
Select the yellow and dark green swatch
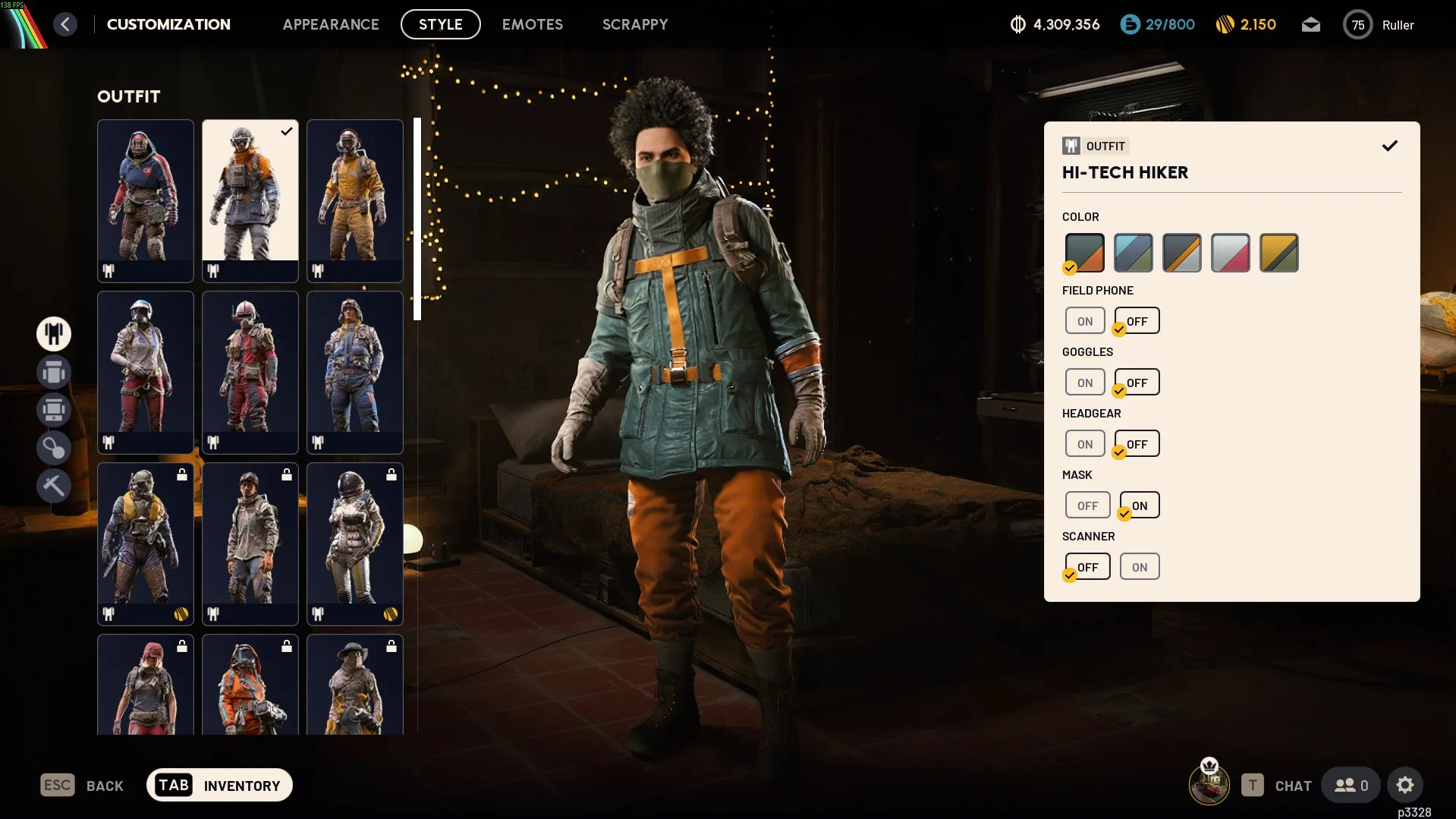pyautogui.click(x=1278, y=253)
